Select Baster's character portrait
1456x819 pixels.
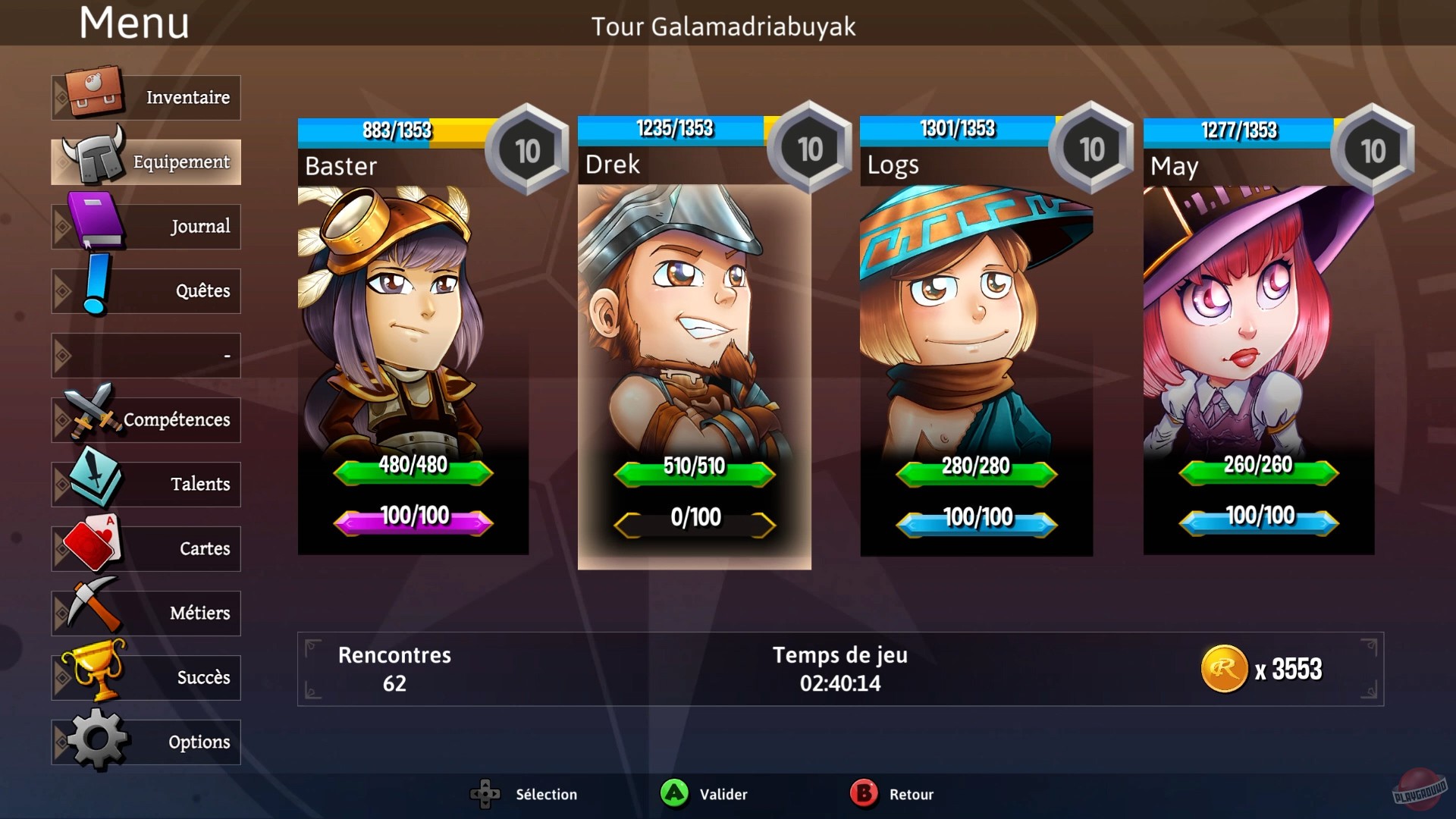[x=413, y=326]
